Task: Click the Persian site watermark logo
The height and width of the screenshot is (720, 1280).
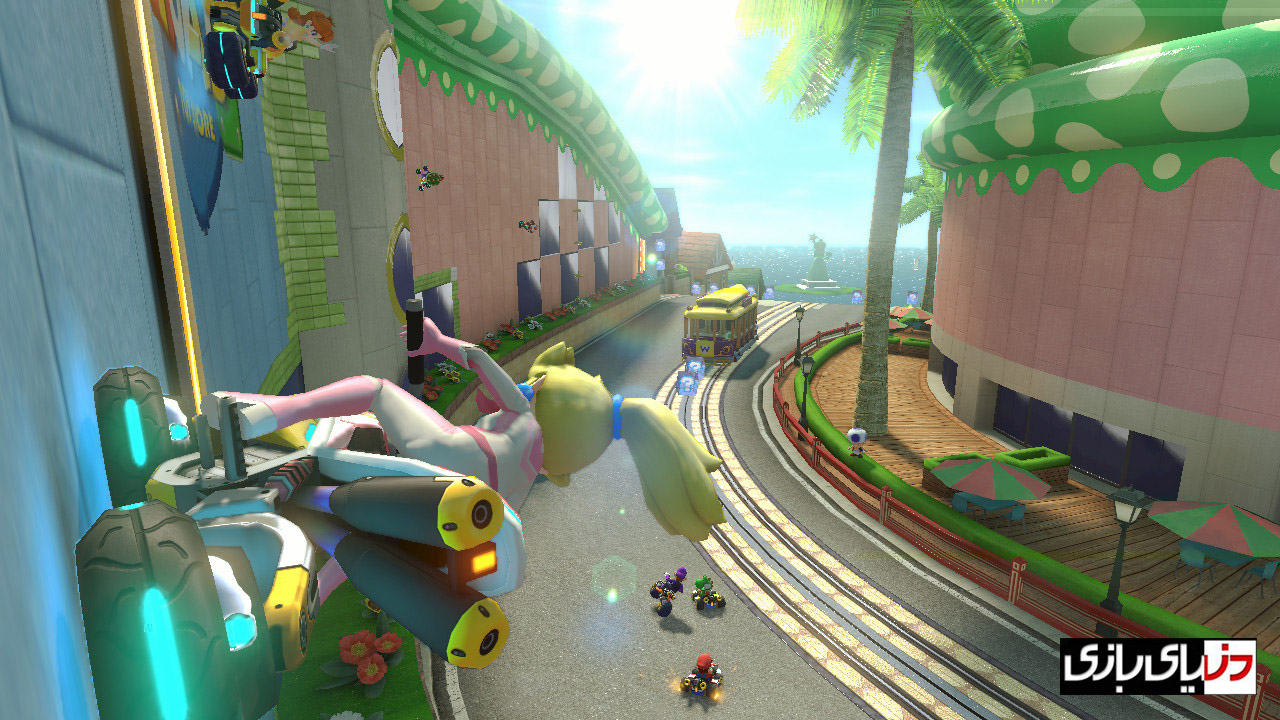Action: tap(1157, 666)
